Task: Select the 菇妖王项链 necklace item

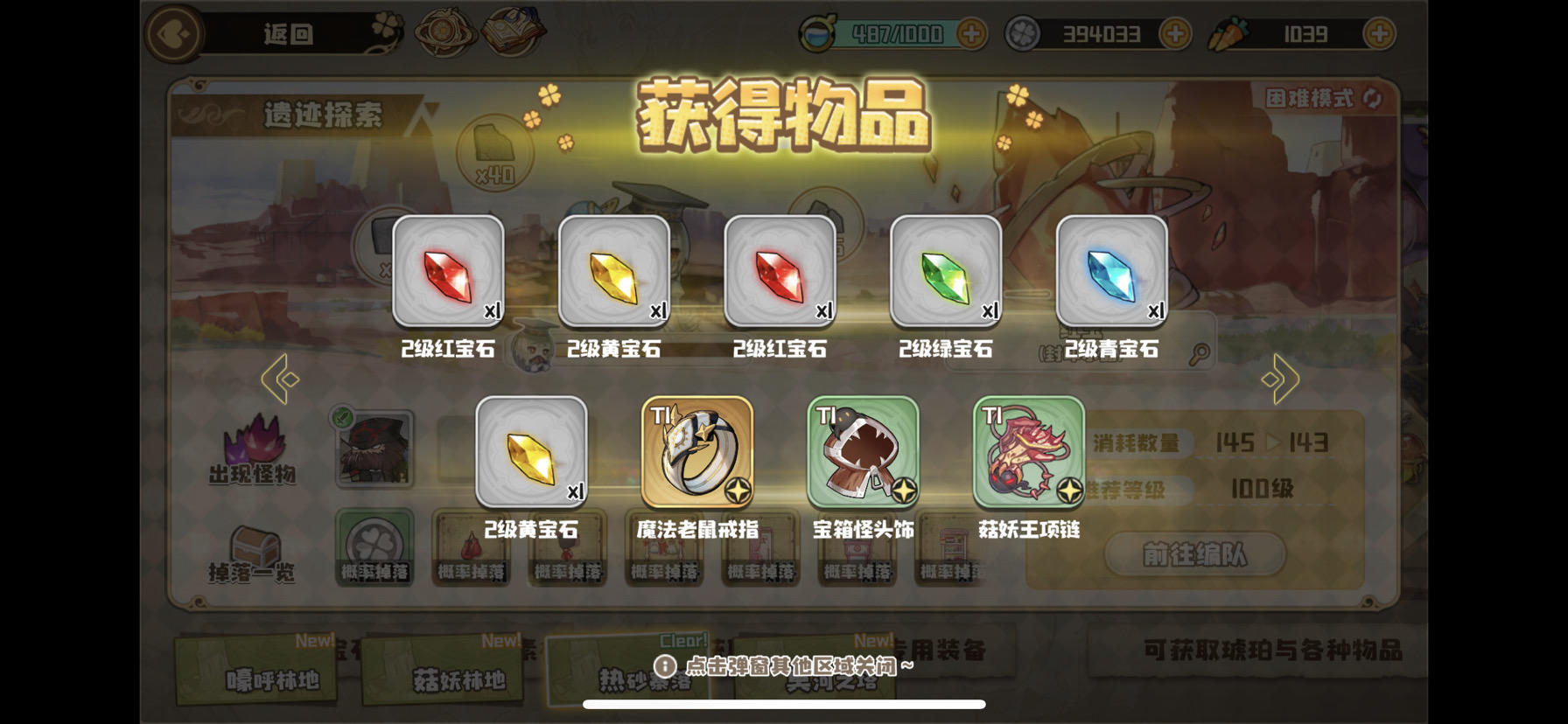Action: (x=1025, y=451)
